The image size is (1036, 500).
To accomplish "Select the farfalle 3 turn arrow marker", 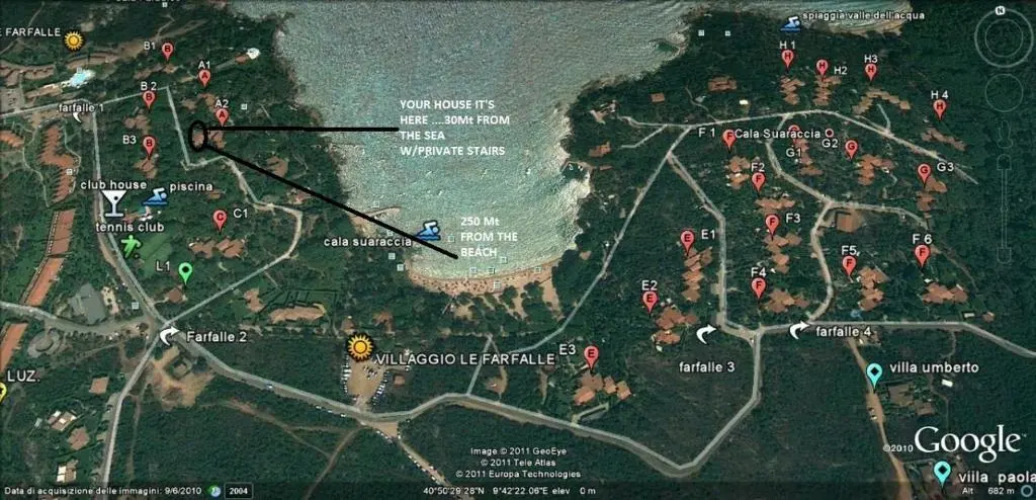I will pos(707,333).
